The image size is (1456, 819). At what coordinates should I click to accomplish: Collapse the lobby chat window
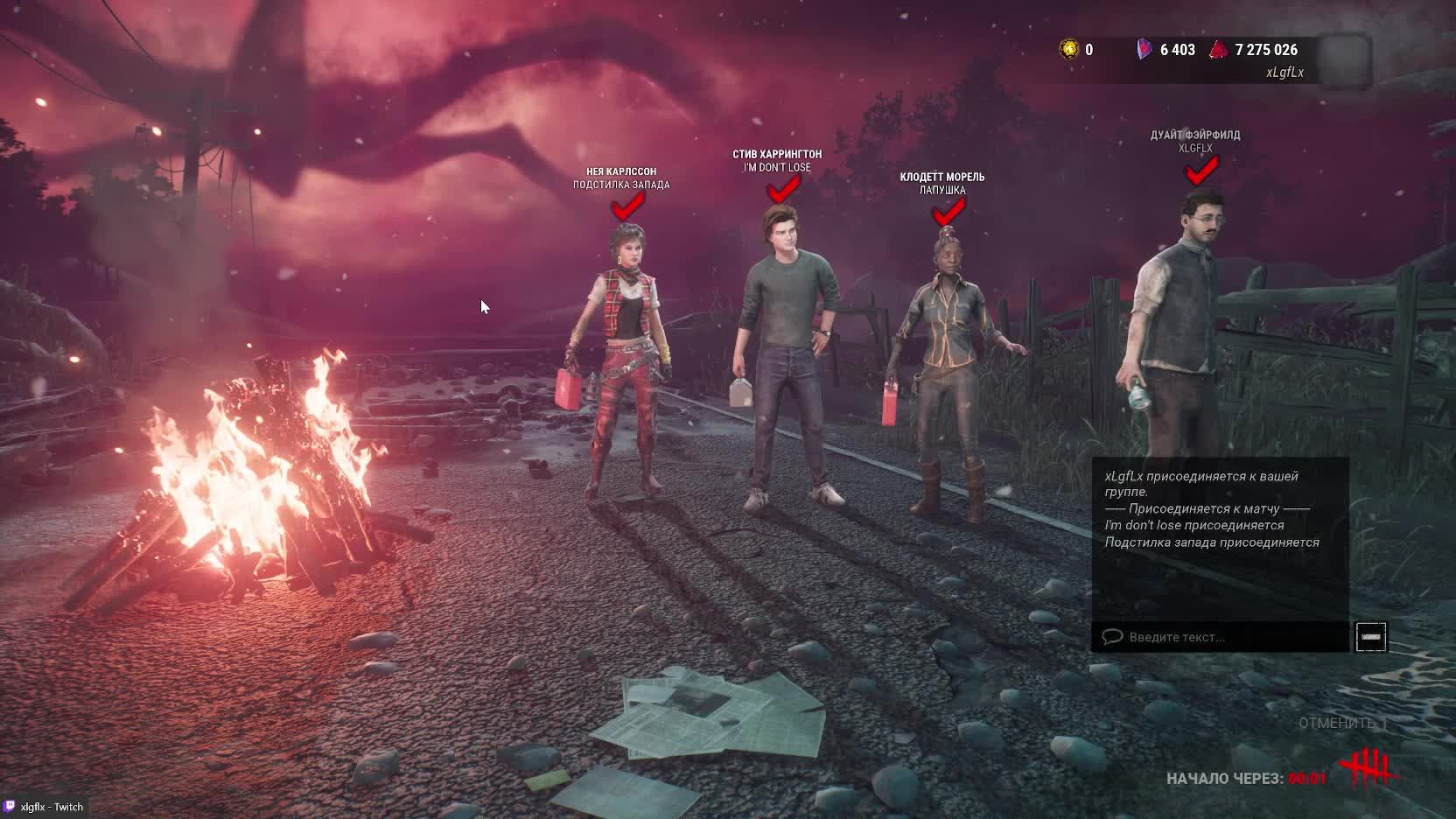coord(1371,637)
